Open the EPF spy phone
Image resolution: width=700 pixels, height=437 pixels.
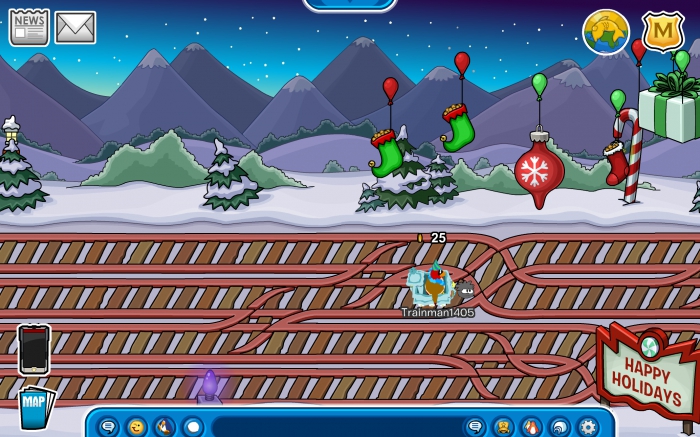point(34,349)
